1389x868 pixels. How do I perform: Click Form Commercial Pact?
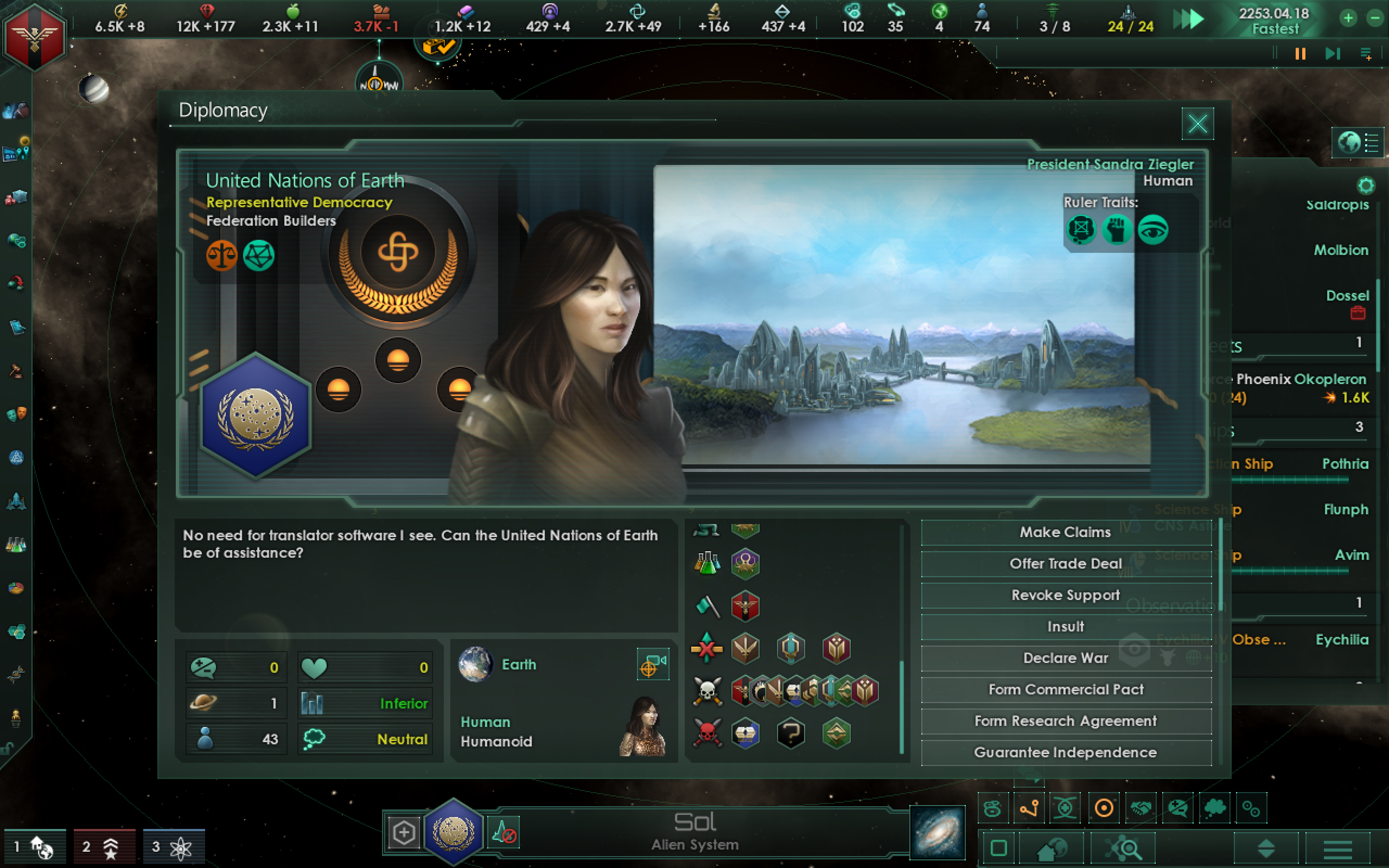[x=1066, y=690]
